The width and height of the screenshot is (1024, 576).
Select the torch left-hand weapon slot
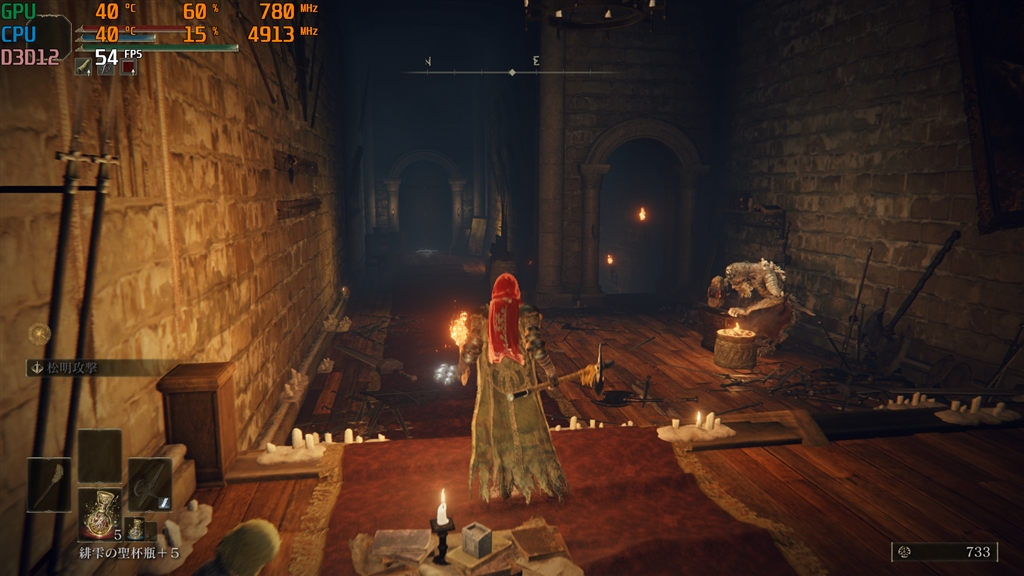[49, 484]
